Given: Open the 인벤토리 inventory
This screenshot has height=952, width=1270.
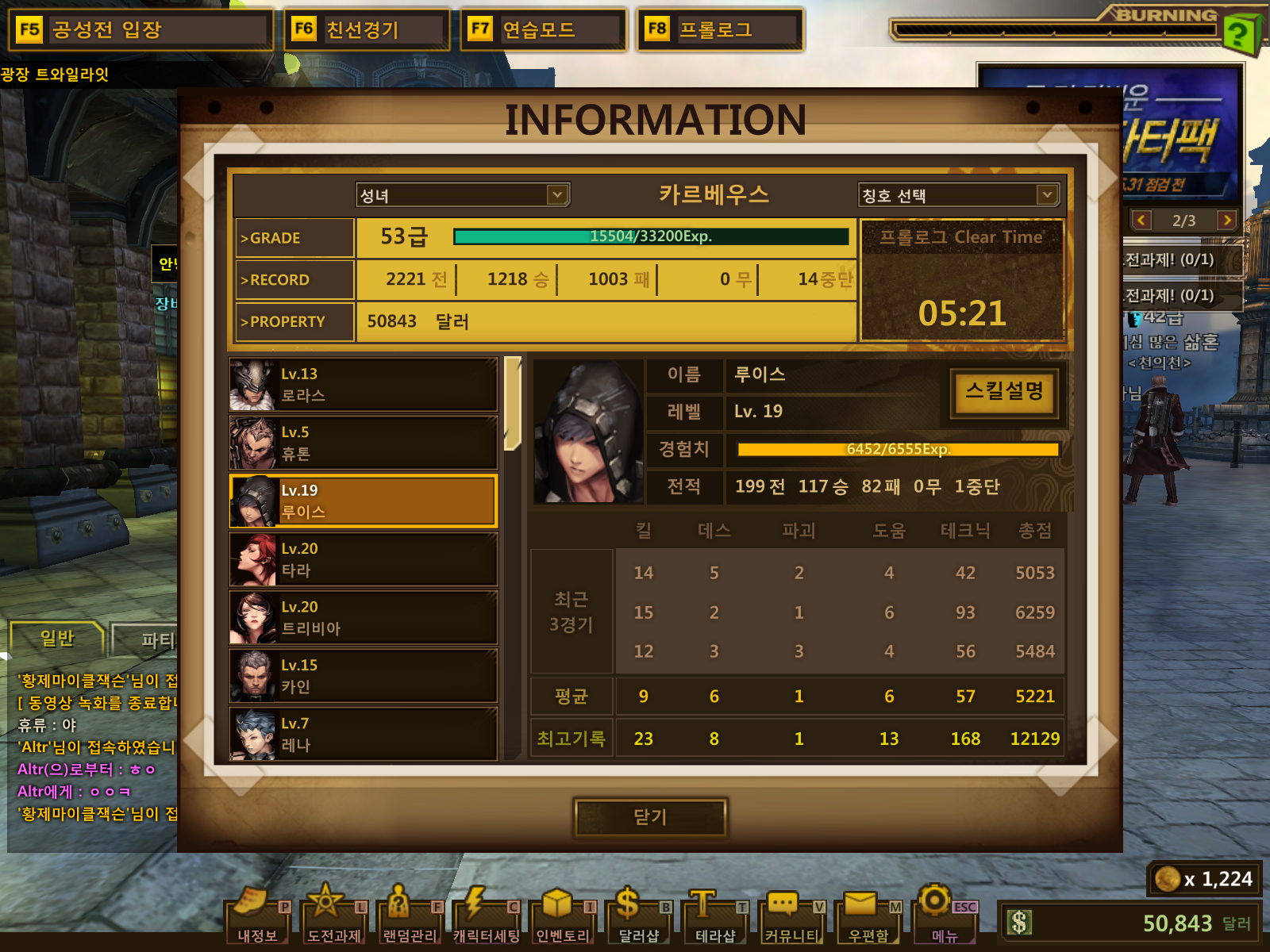Looking at the screenshot, I should click(563, 917).
